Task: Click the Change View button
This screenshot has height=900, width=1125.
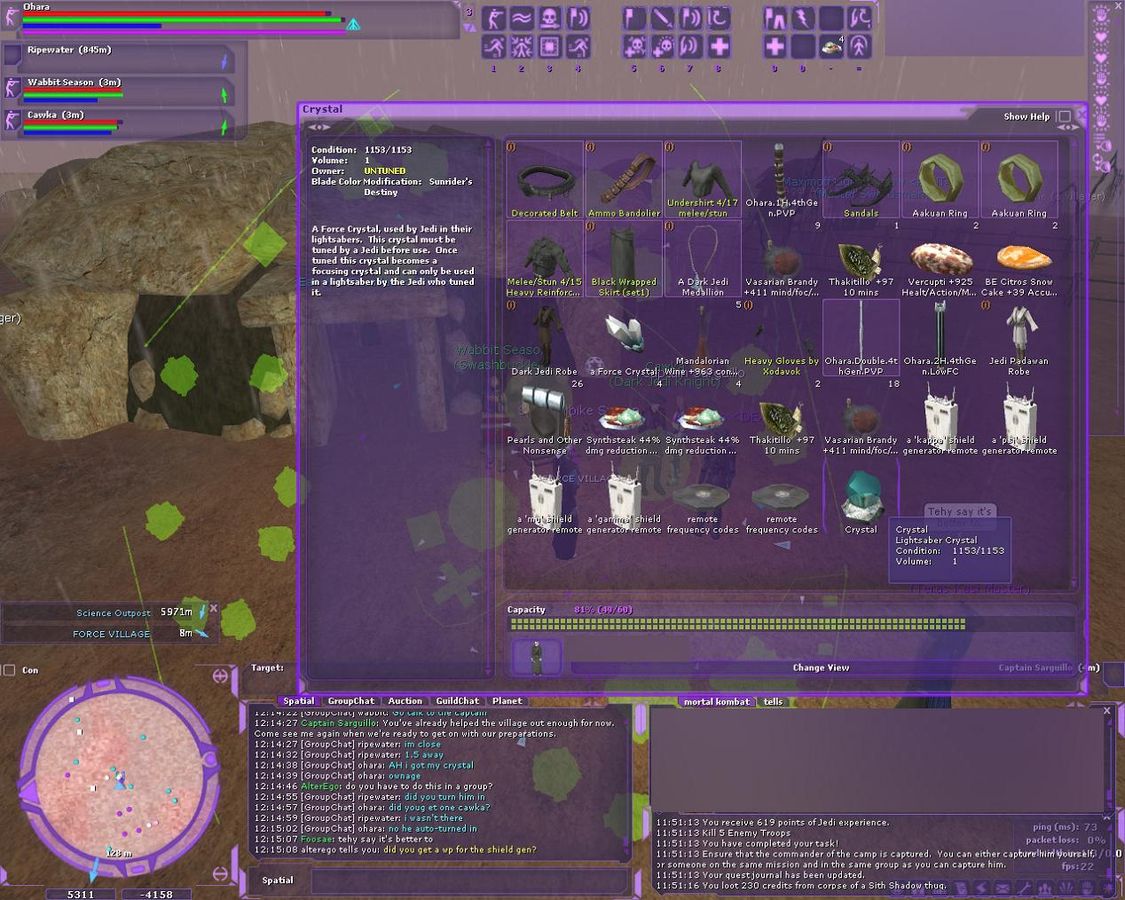Action: pyautogui.click(x=822, y=667)
